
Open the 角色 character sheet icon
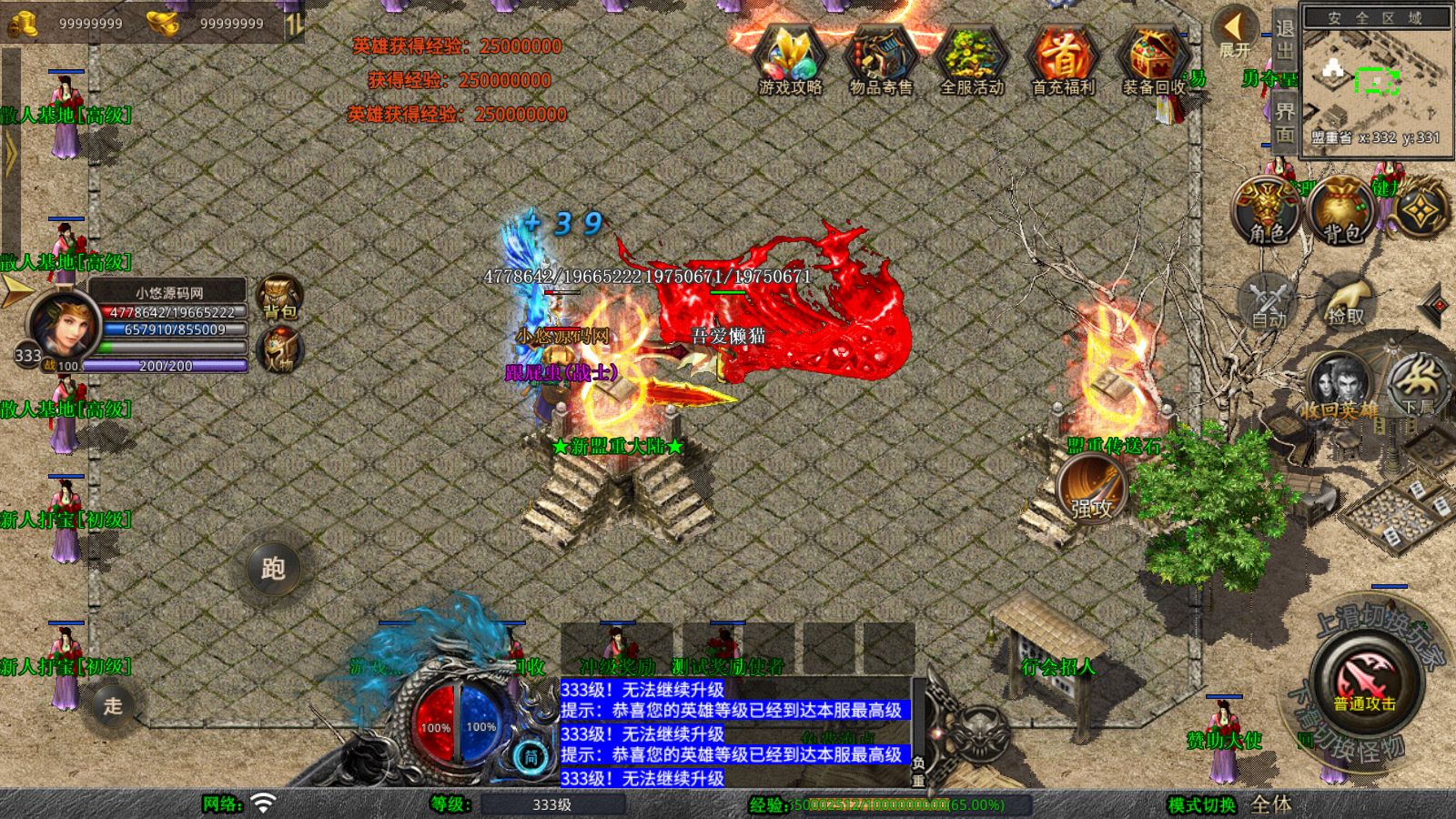1267,211
